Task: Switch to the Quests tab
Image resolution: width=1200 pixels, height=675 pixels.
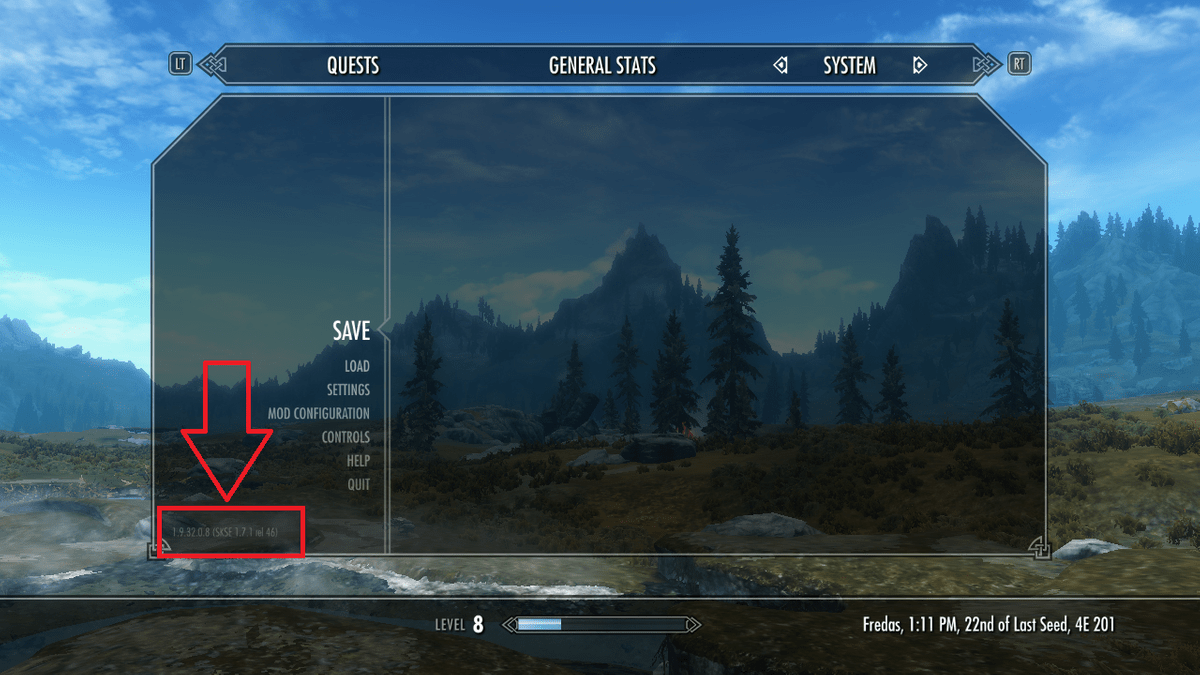Action: pos(353,66)
